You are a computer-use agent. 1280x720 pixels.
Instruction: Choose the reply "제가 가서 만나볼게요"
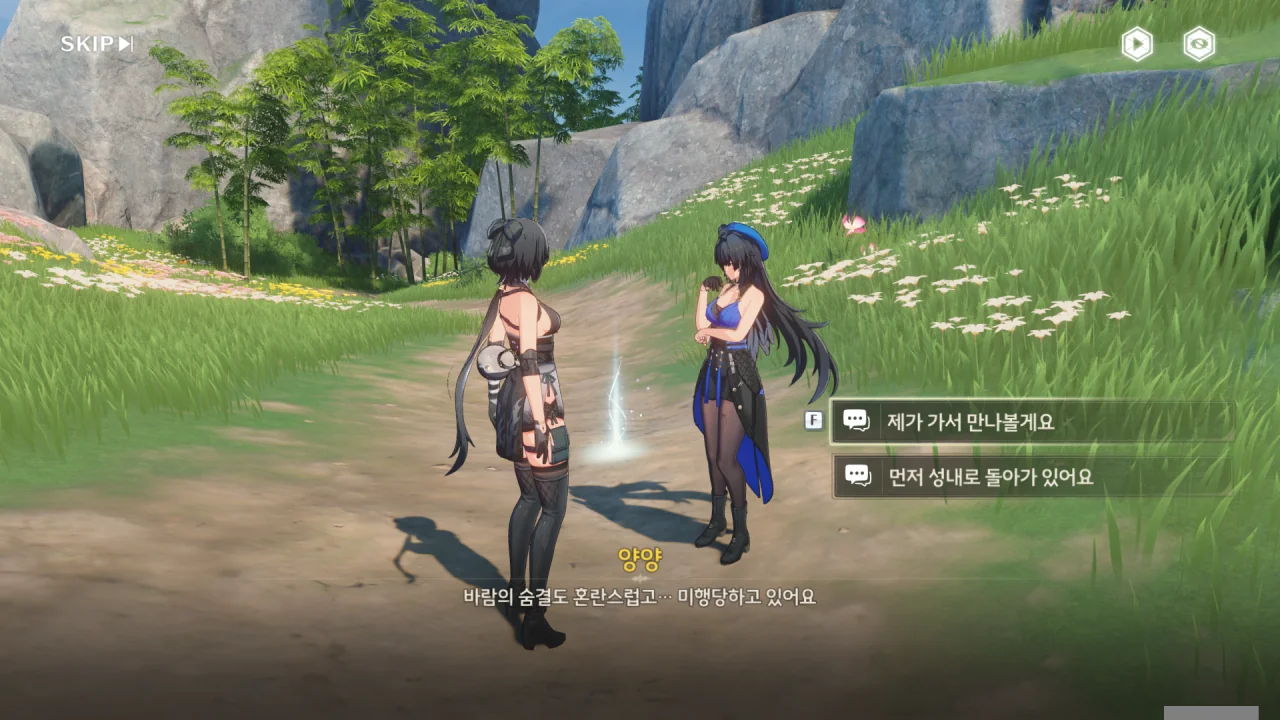click(x=1032, y=421)
